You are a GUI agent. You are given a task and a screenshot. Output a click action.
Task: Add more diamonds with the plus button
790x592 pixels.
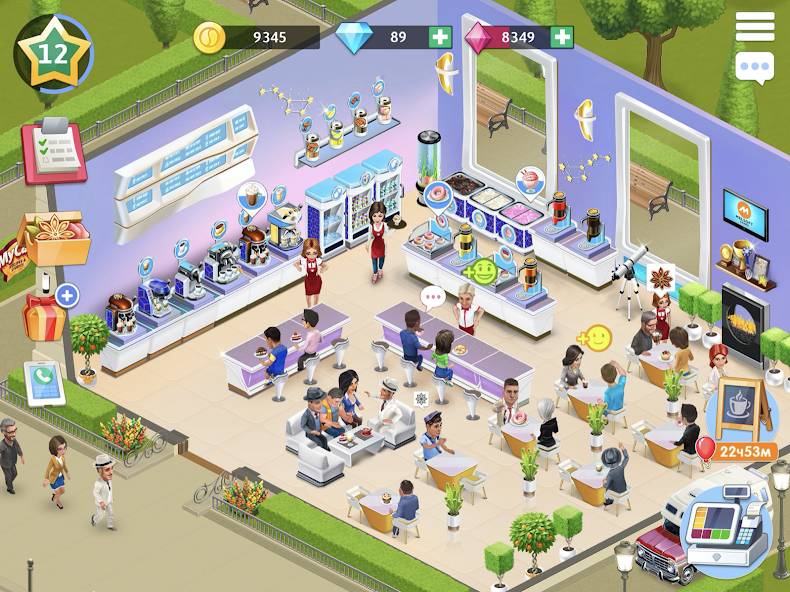point(440,38)
